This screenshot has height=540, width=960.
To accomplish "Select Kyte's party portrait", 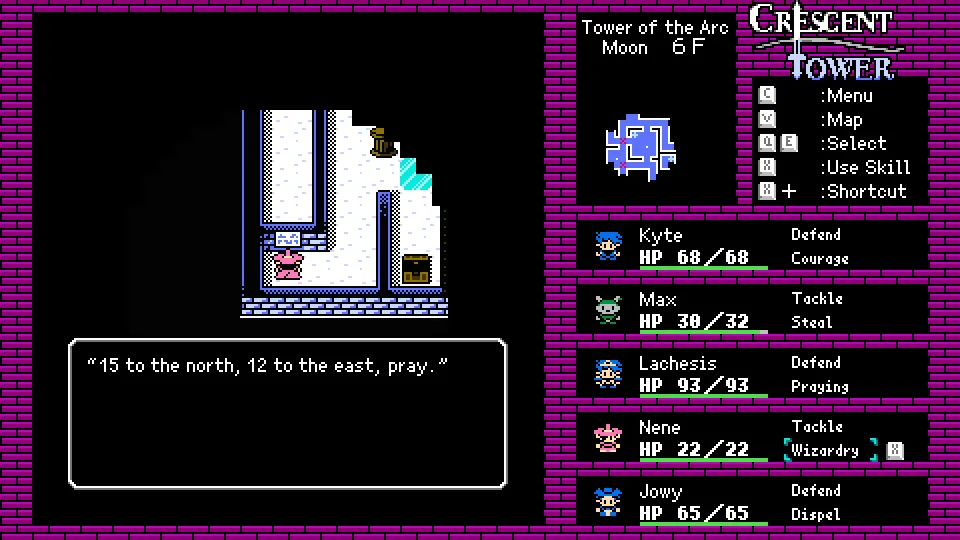I will coord(607,245).
